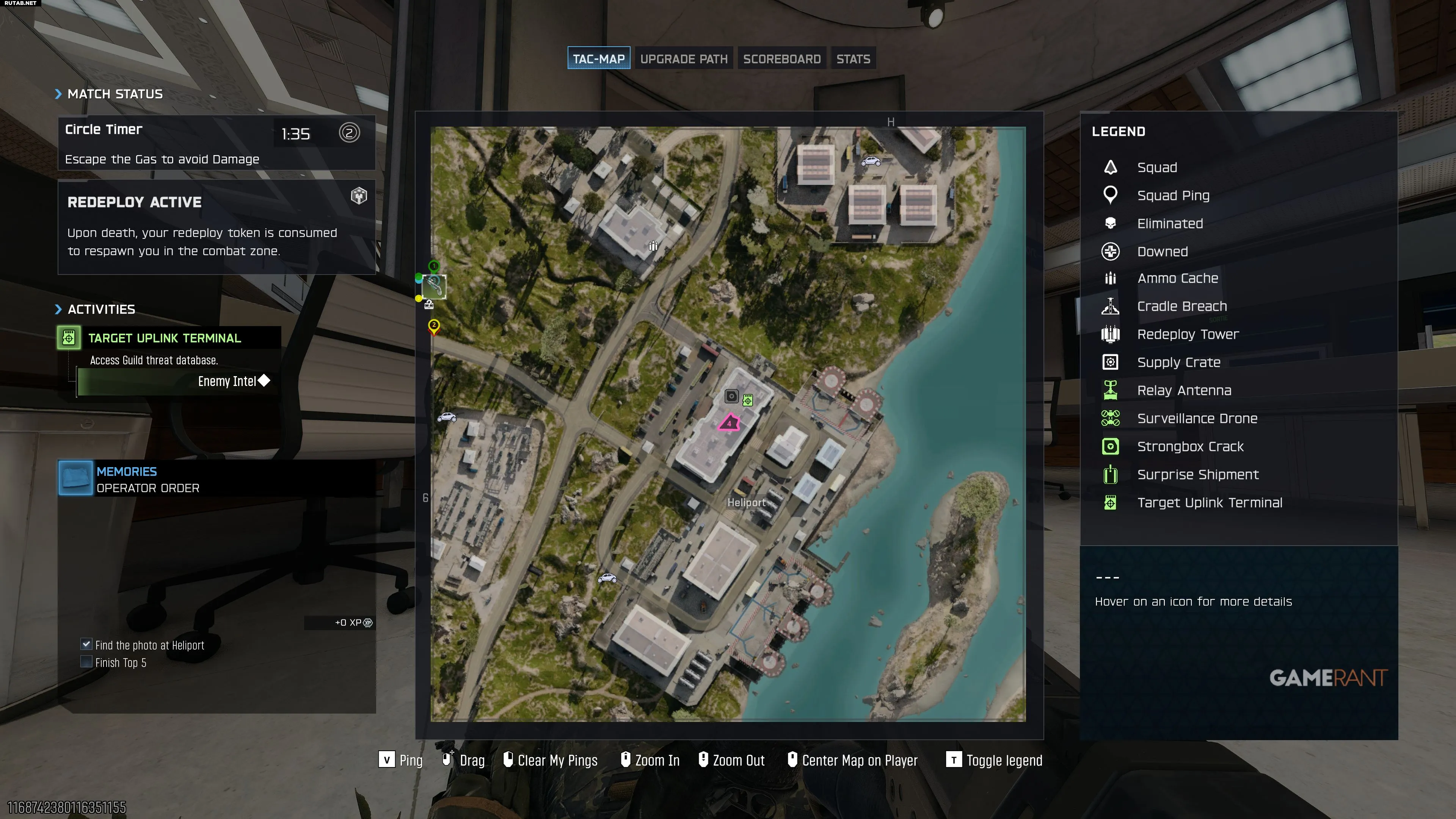The height and width of the screenshot is (819, 1456).
Task: Open the Scoreboard tab
Action: click(x=781, y=59)
